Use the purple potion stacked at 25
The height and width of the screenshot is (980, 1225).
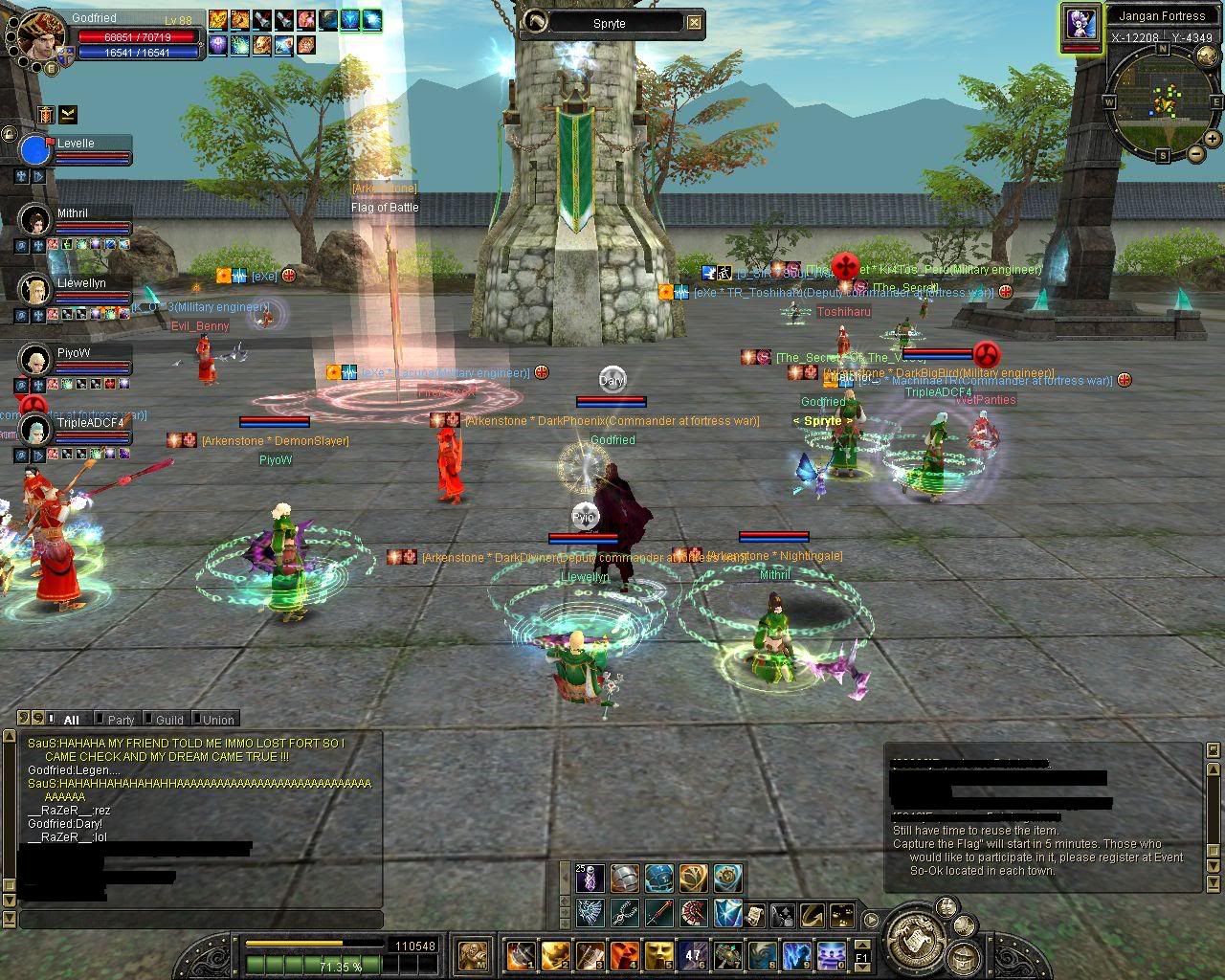[x=590, y=878]
